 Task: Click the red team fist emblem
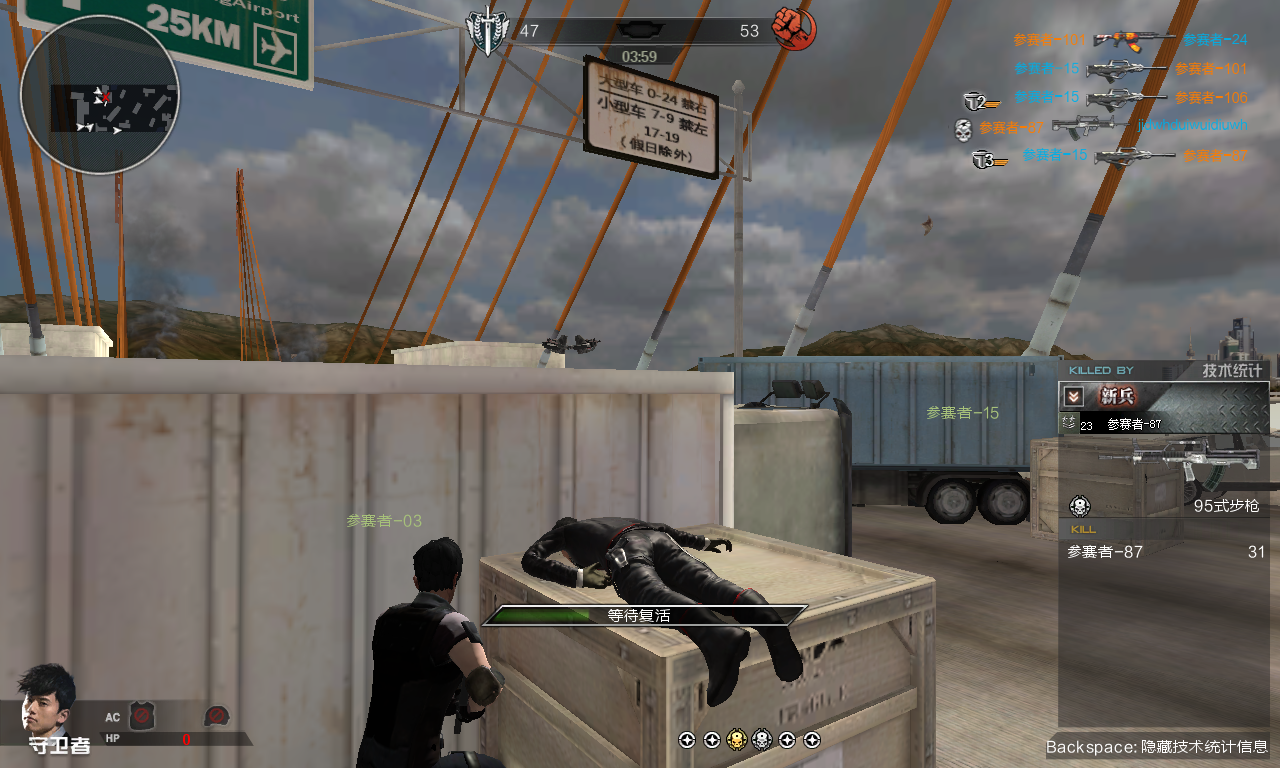(795, 29)
